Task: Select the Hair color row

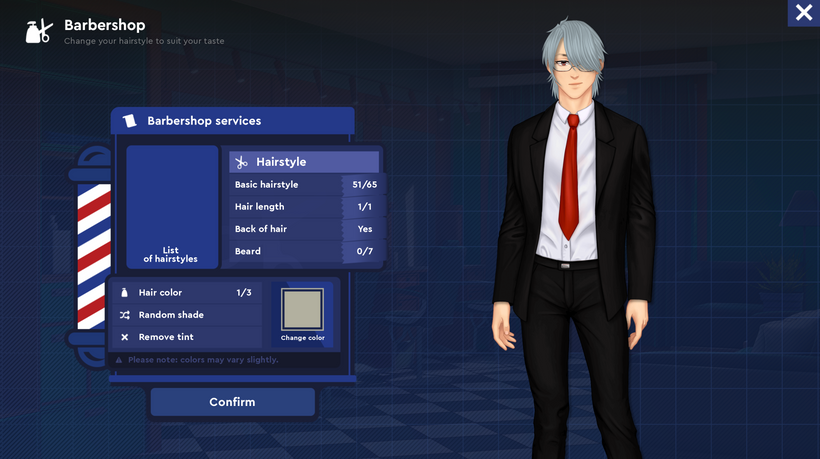Action: (186, 293)
